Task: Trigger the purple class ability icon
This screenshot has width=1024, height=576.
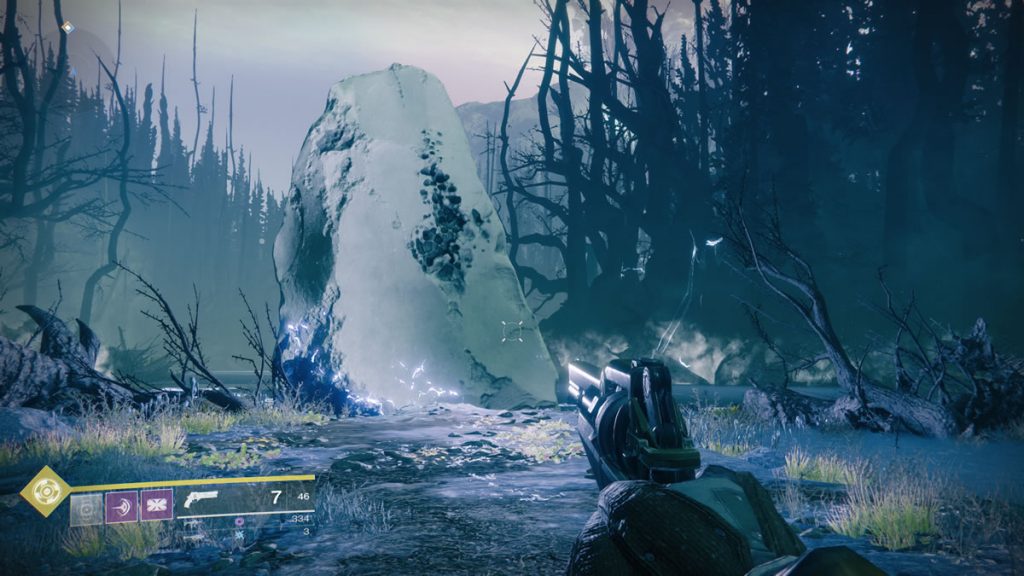Action: (x=157, y=506)
